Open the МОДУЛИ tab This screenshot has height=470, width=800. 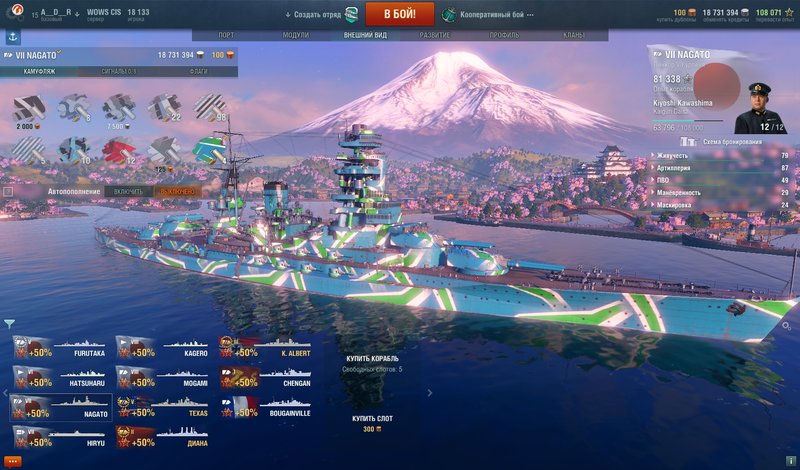point(296,35)
